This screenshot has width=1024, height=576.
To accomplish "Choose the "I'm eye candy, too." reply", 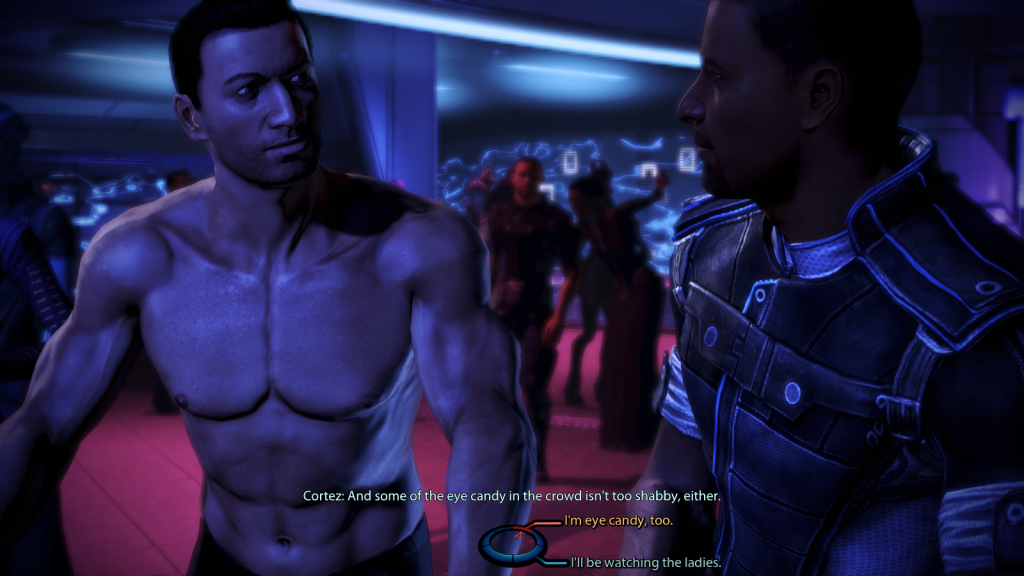I will pos(618,521).
